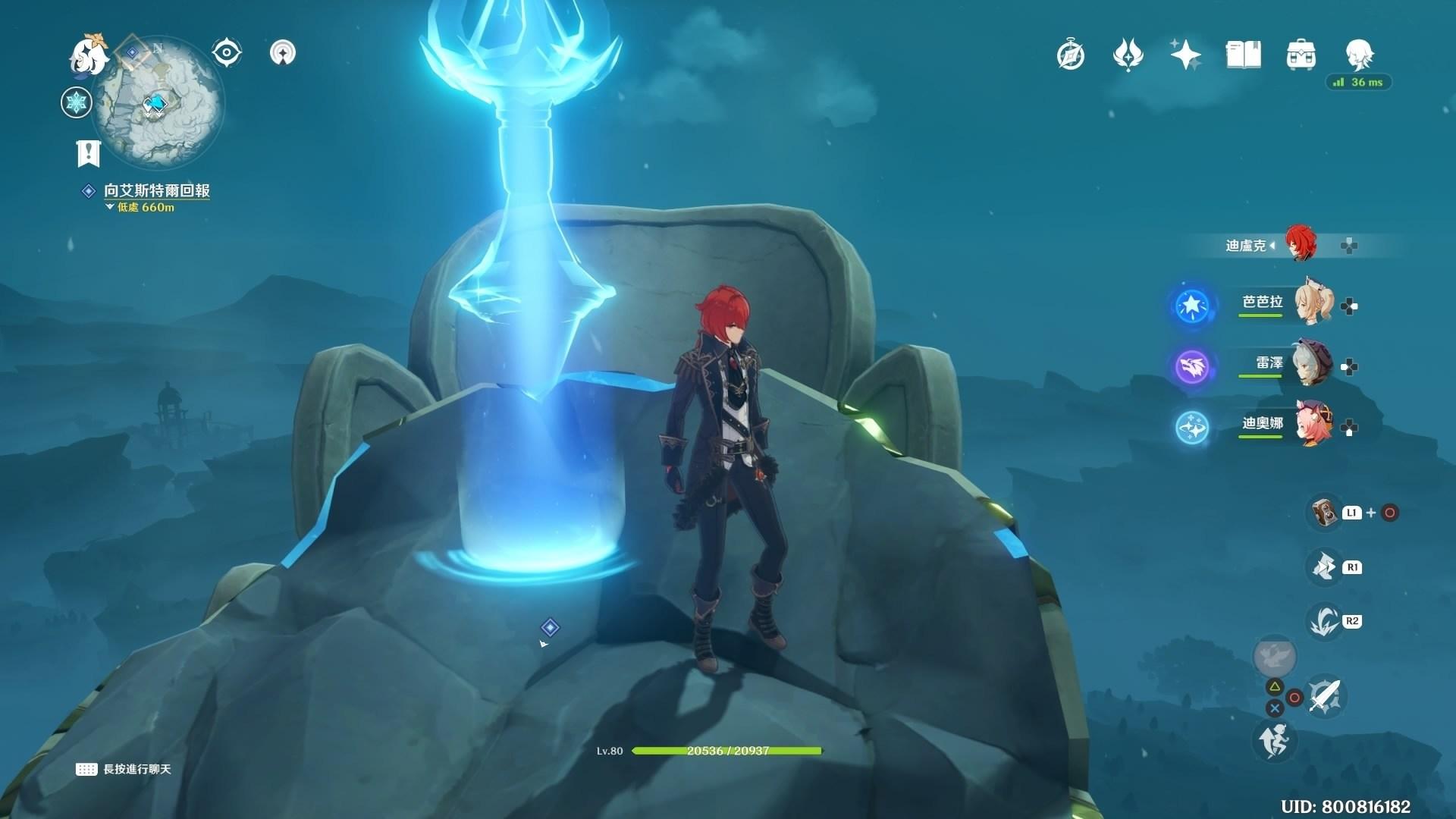Open the quest list exclamation bookmark
This screenshot has height=819, width=1456.
tap(89, 152)
